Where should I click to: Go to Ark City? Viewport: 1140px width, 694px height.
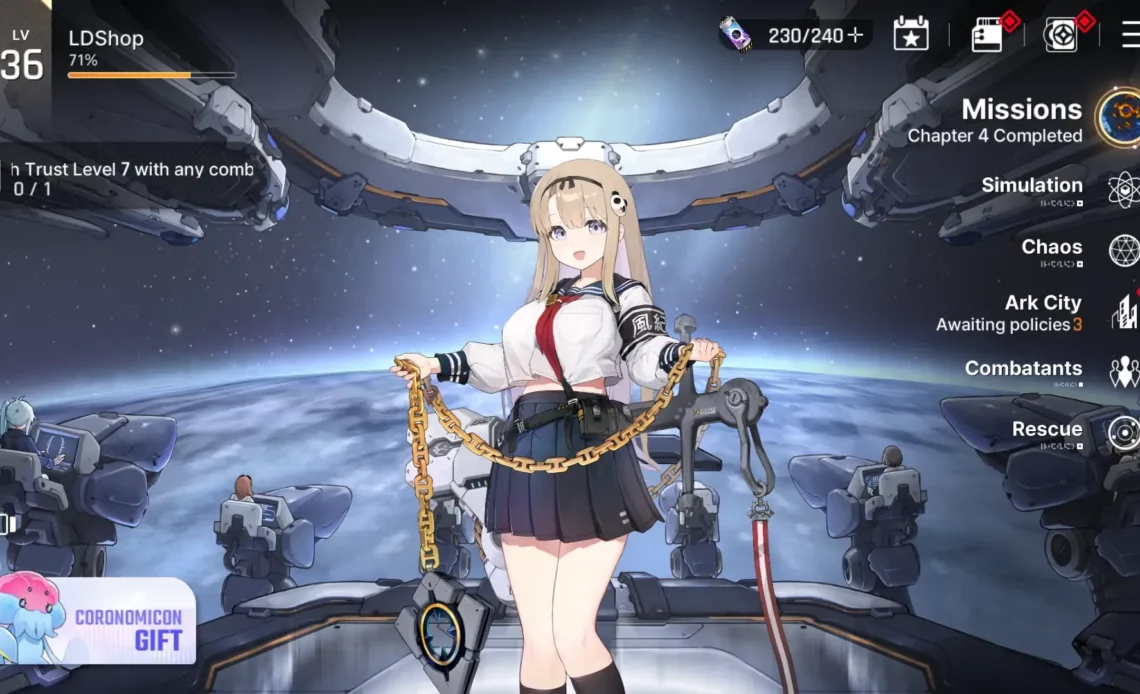click(1042, 311)
